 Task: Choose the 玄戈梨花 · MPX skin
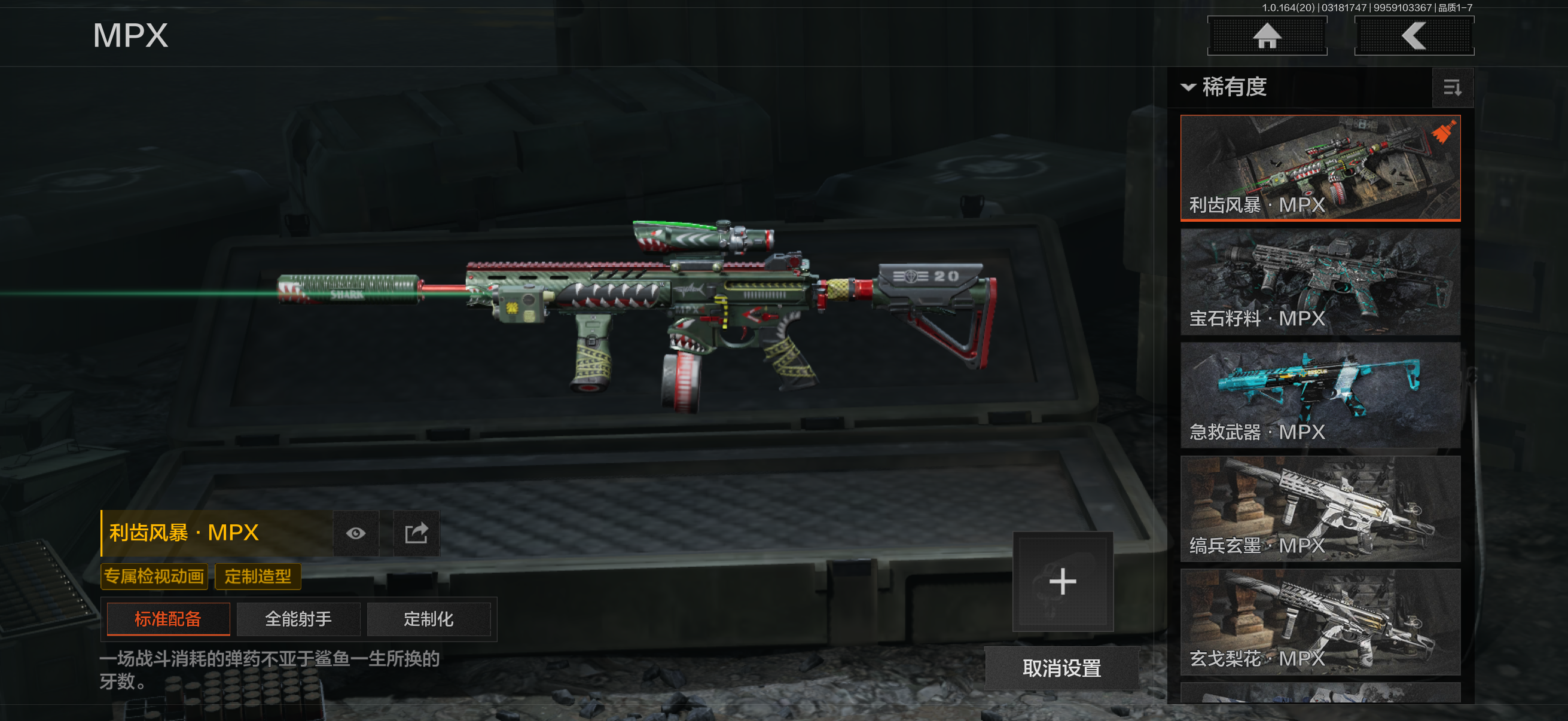click(1320, 621)
